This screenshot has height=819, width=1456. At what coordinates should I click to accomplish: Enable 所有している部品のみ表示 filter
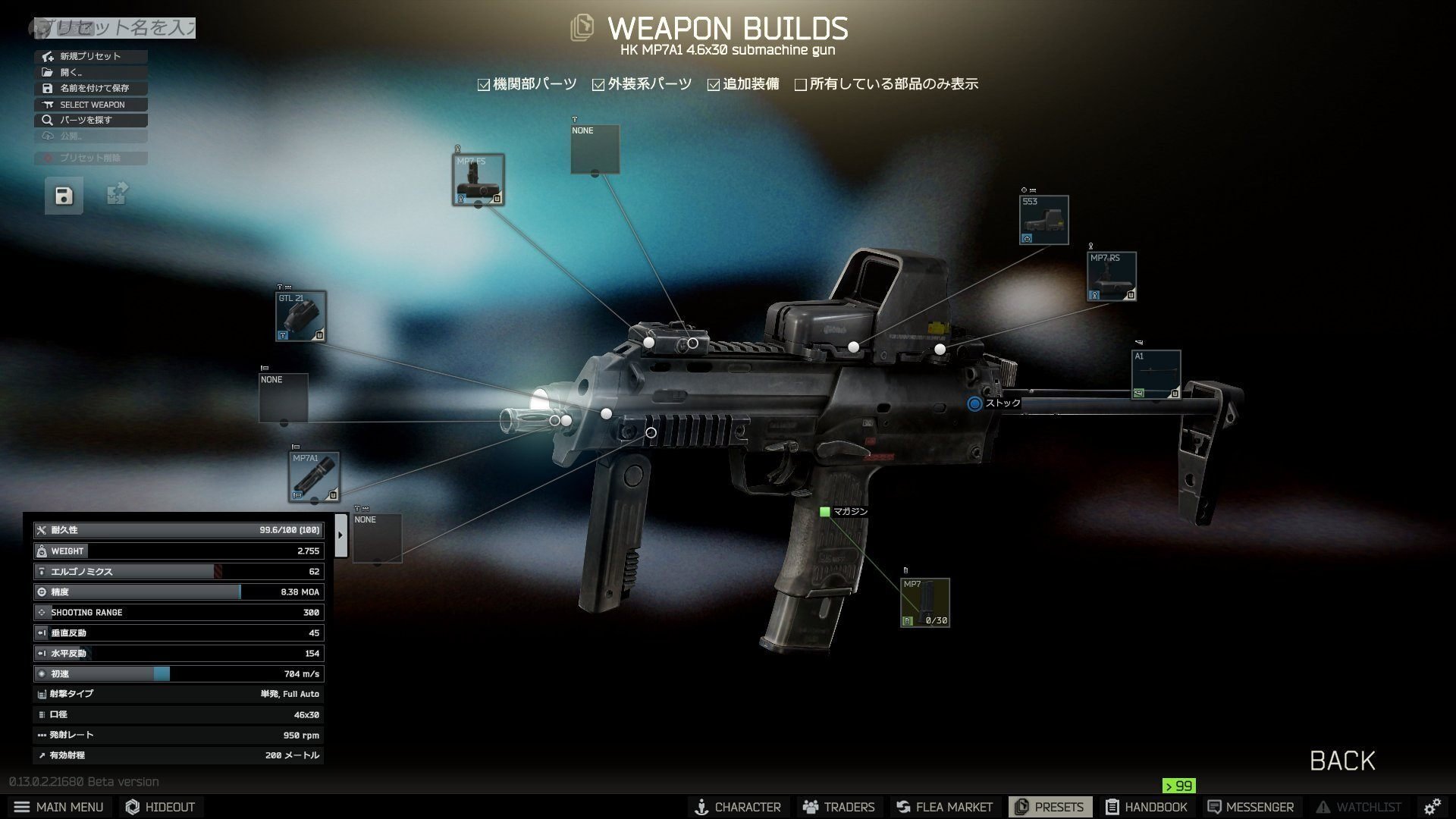(801, 83)
